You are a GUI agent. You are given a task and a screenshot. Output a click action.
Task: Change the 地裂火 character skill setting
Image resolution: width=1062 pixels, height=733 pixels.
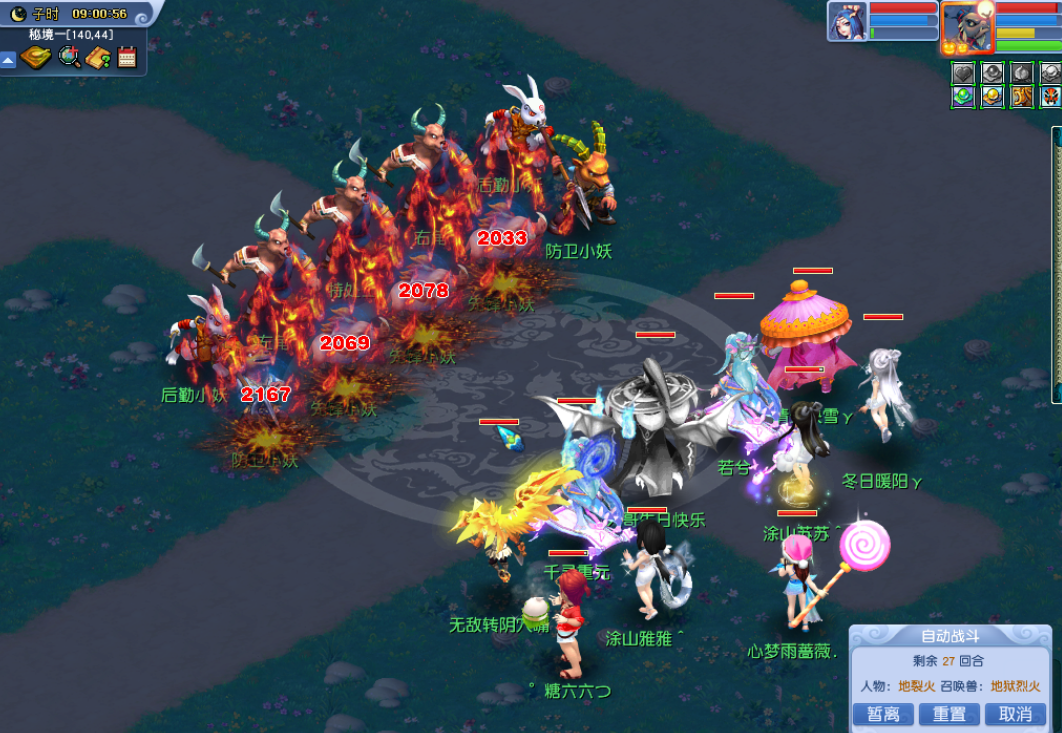pos(915,686)
